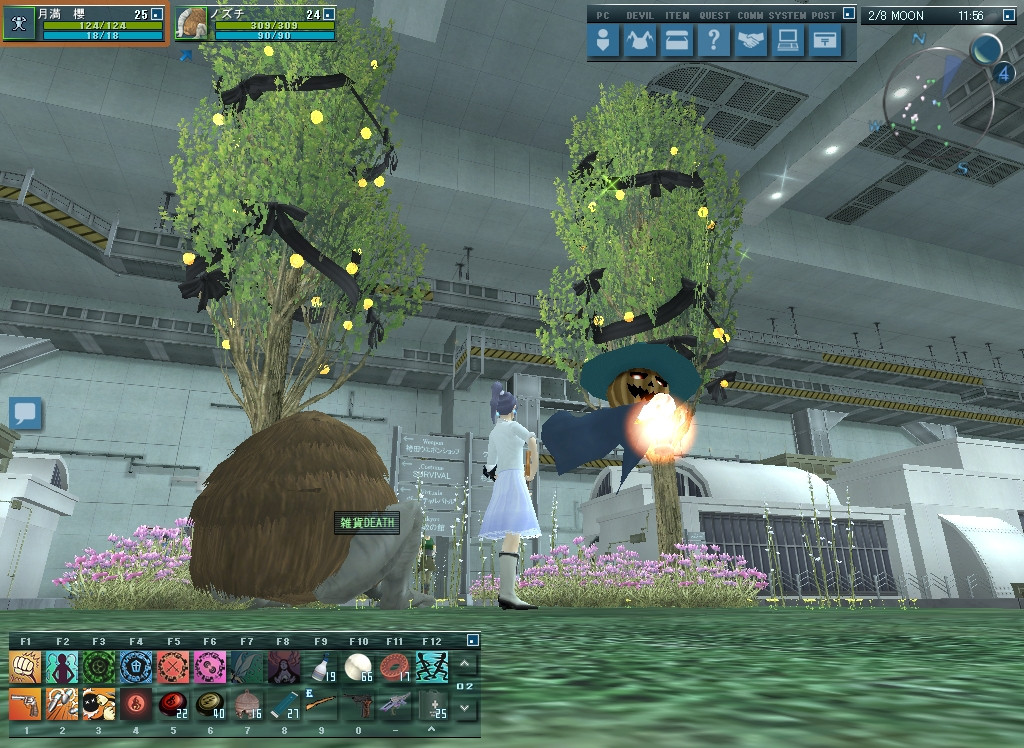The width and height of the screenshot is (1024, 748).
Task: Switch hotbar page down with the arrow
Action: 465,708
